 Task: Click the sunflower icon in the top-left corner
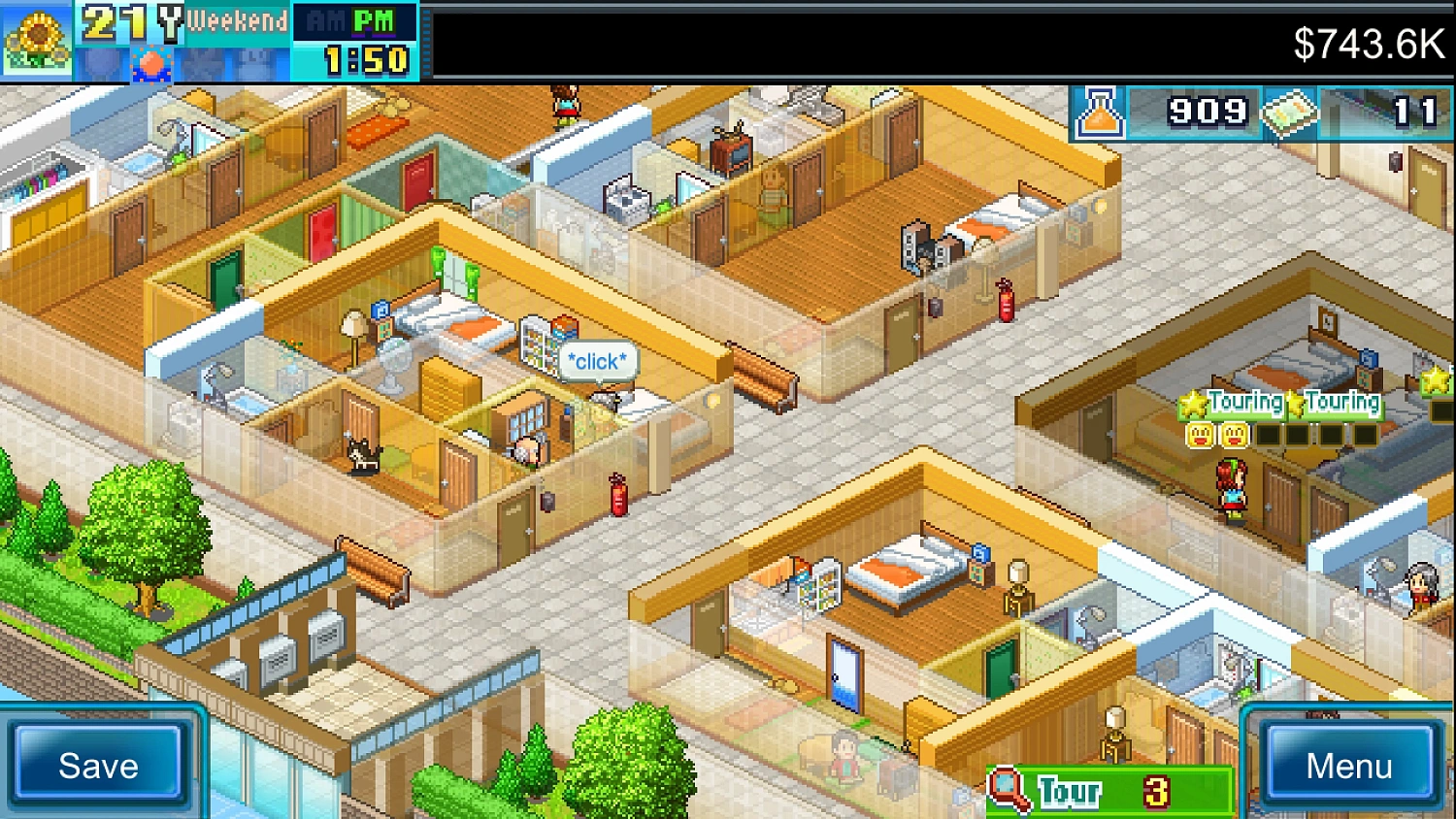point(39,39)
